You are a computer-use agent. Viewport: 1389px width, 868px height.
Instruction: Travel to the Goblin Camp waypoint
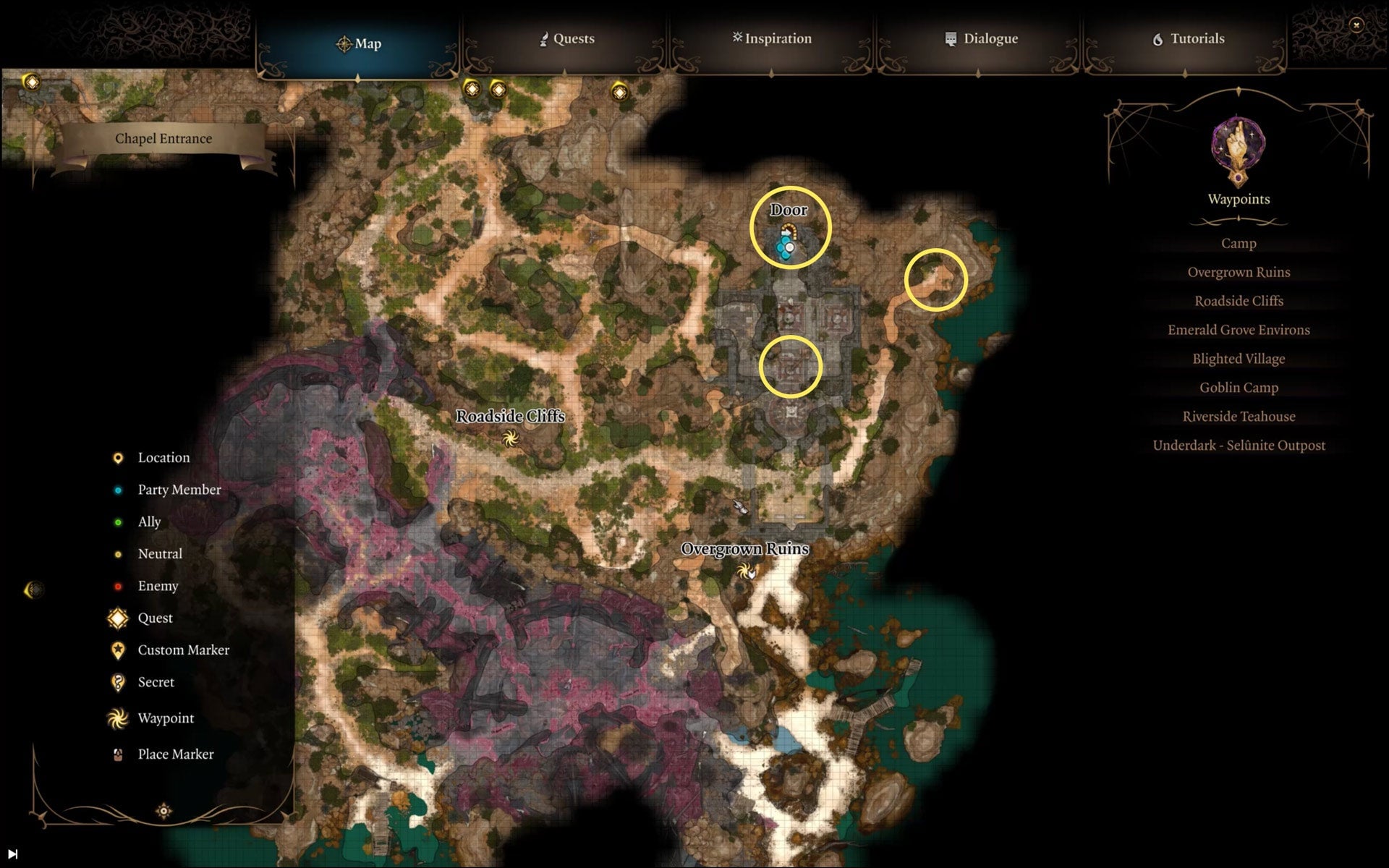point(1239,388)
